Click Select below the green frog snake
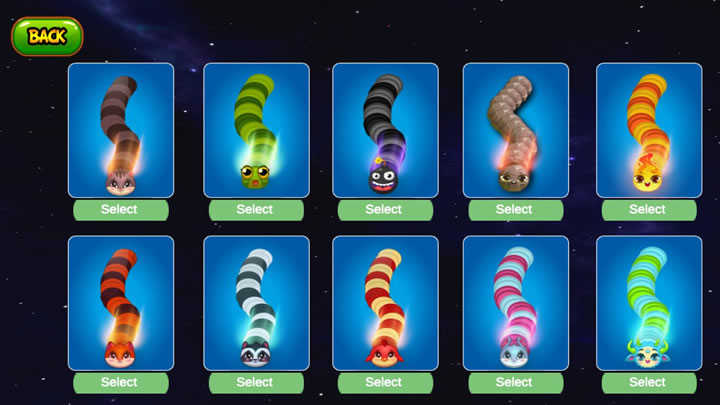 [255, 210]
